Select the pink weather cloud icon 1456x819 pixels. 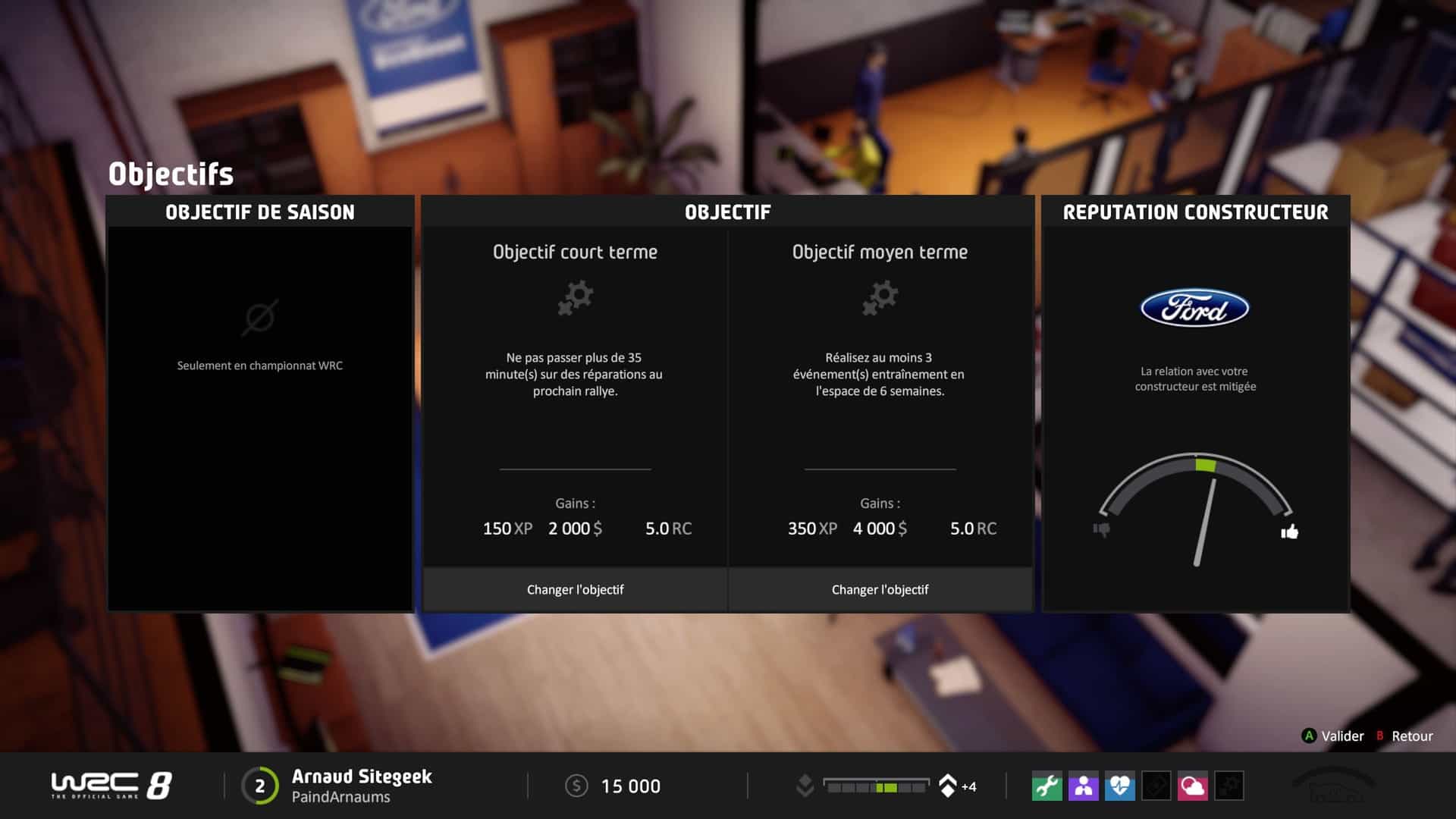point(1192,786)
